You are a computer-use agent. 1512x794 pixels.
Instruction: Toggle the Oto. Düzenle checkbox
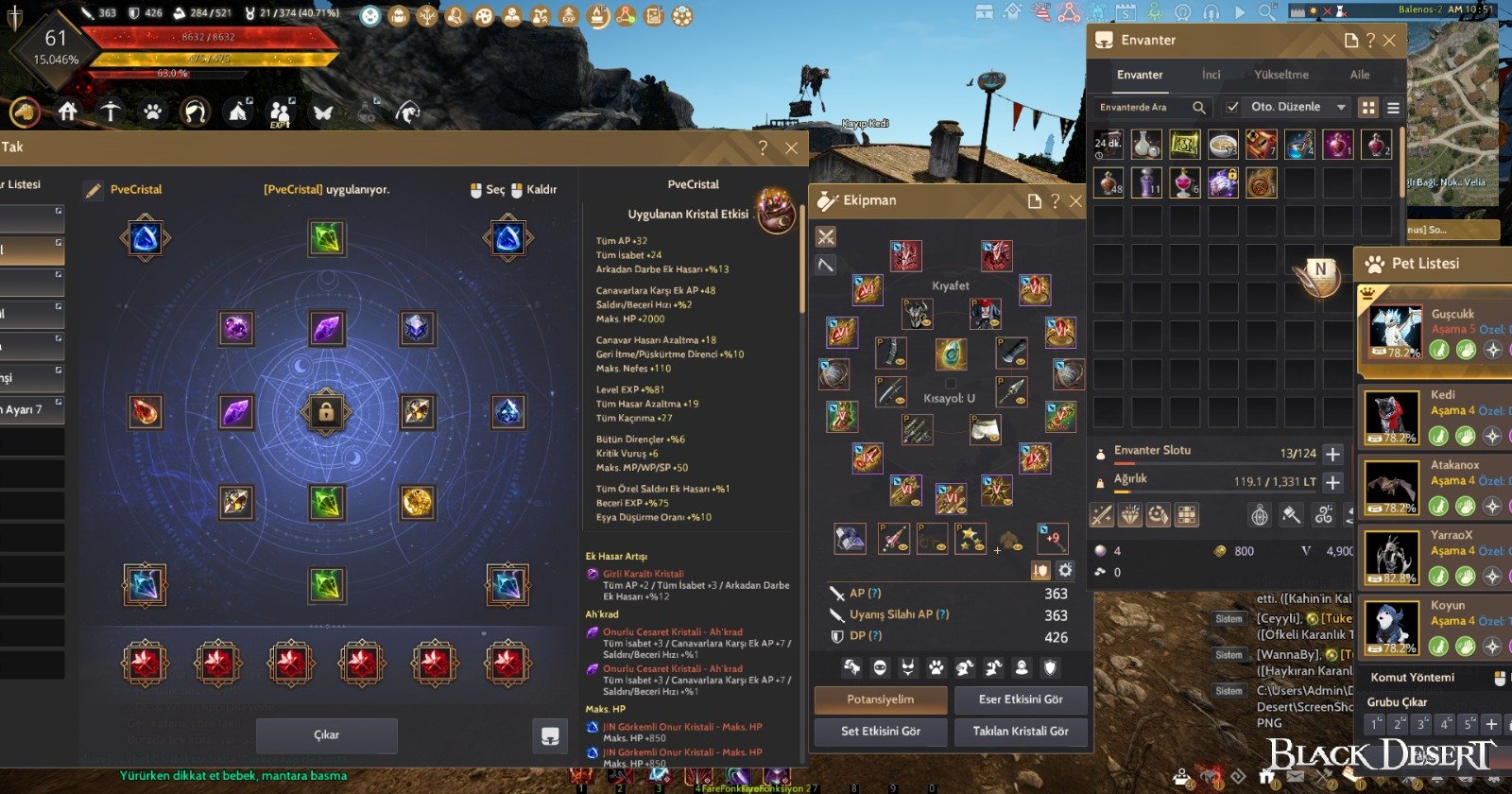click(1231, 108)
